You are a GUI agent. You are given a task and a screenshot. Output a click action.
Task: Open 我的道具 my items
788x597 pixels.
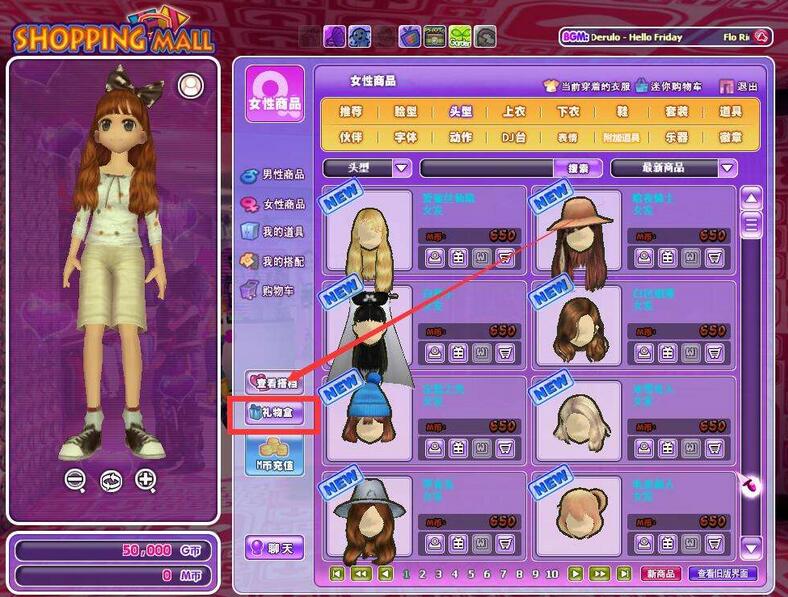(282, 232)
